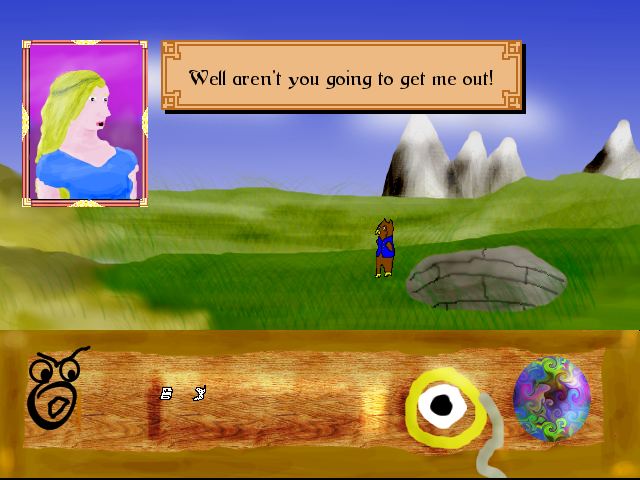Image resolution: width=640 pixels, height=480 pixels.
Task: Advance the dialogue text box
Action: [341, 78]
